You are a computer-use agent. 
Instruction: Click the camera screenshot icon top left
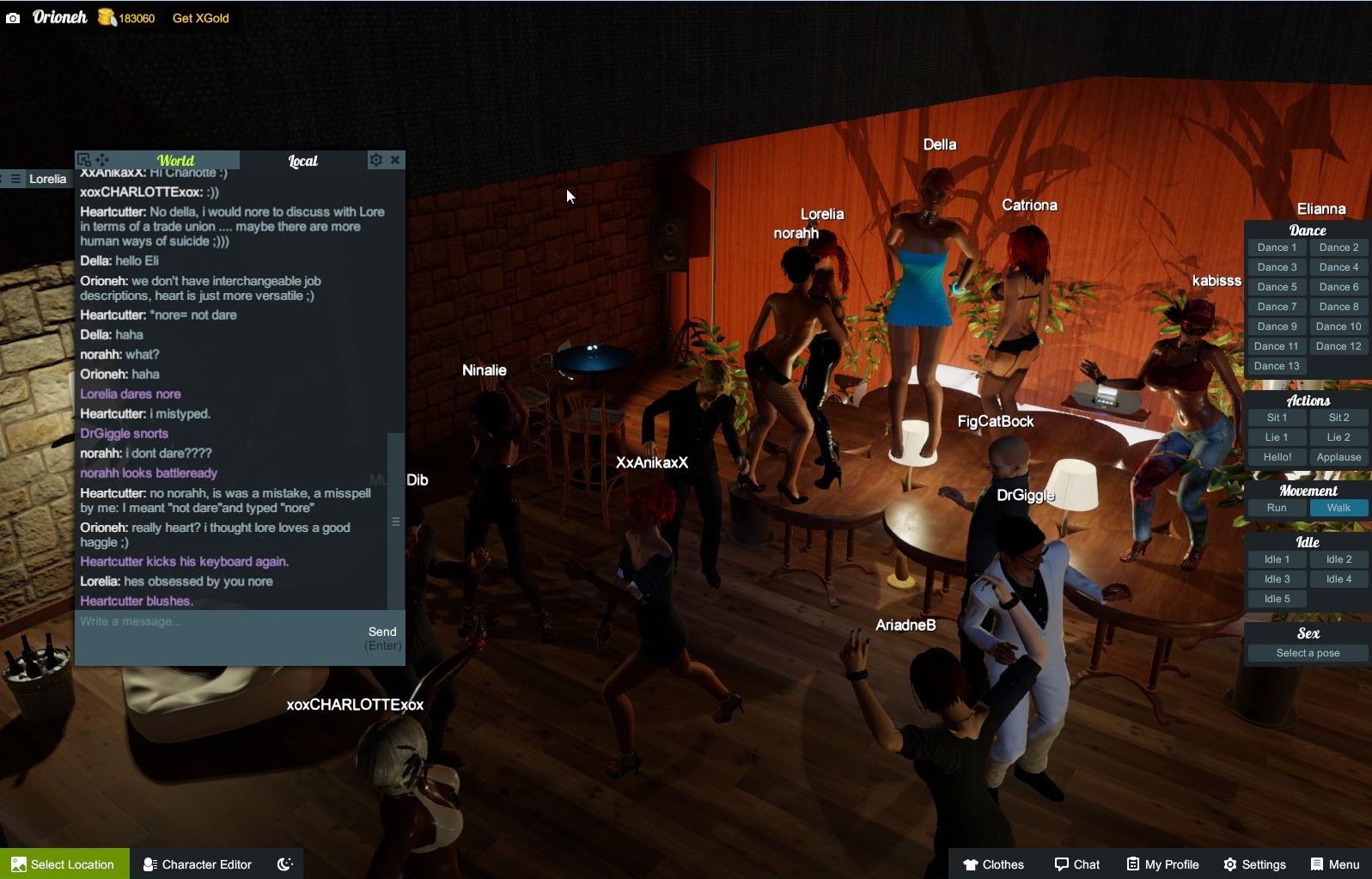[12, 17]
